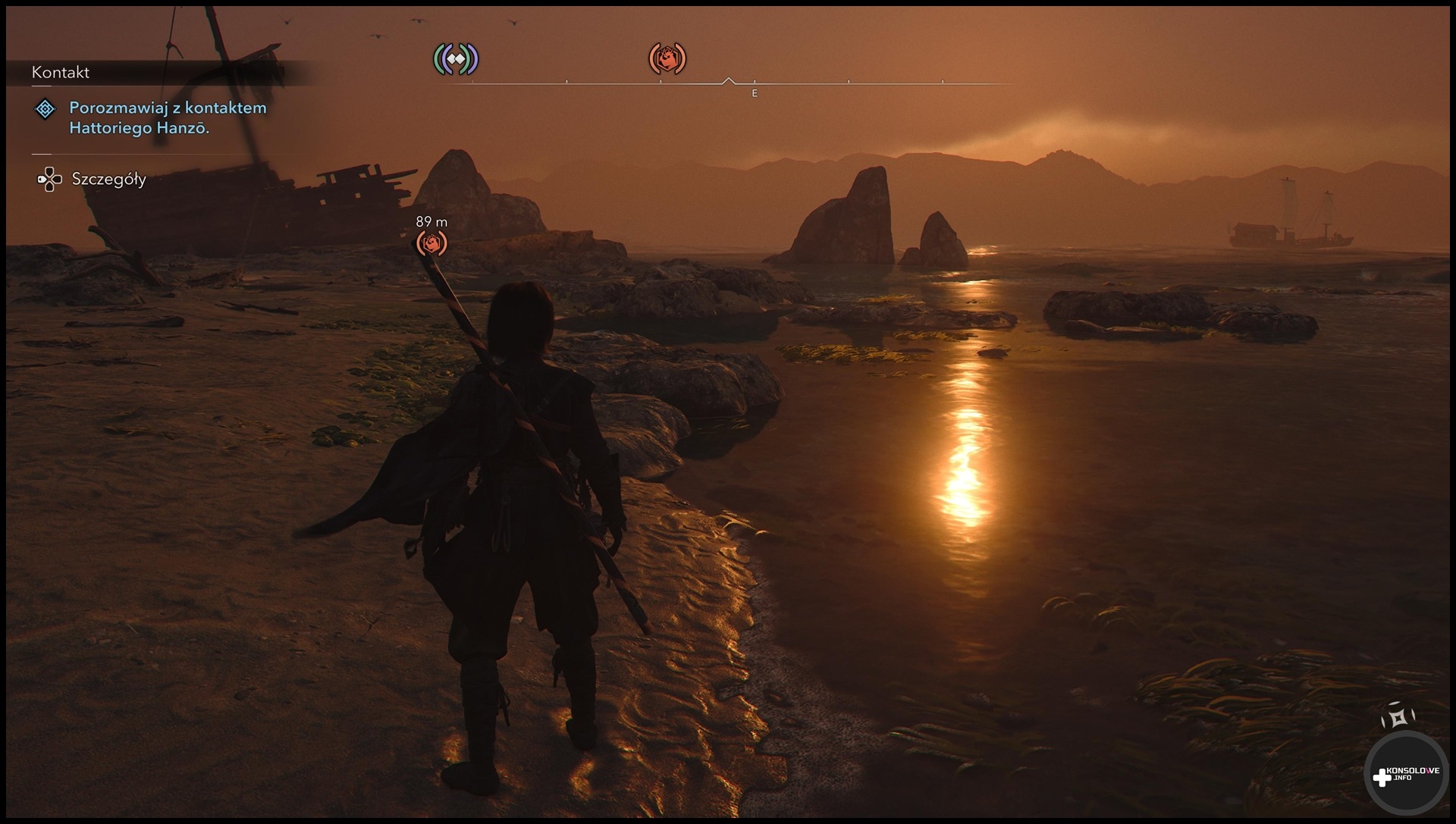Click the shuriken tool icon
Image resolution: width=1456 pixels, height=824 pixels.
[1398, 716]
